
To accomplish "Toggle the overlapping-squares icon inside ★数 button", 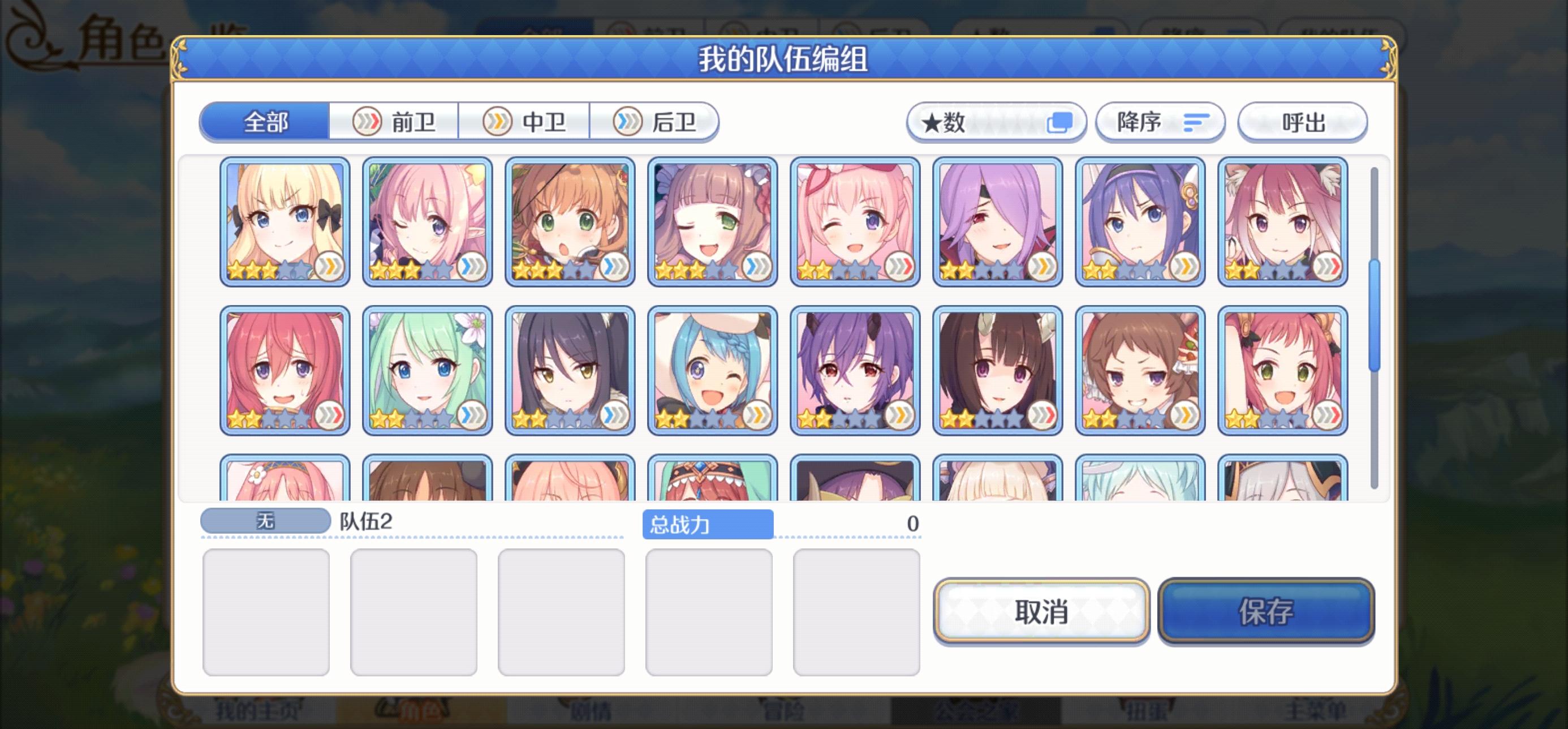I will pos(1059,122).
